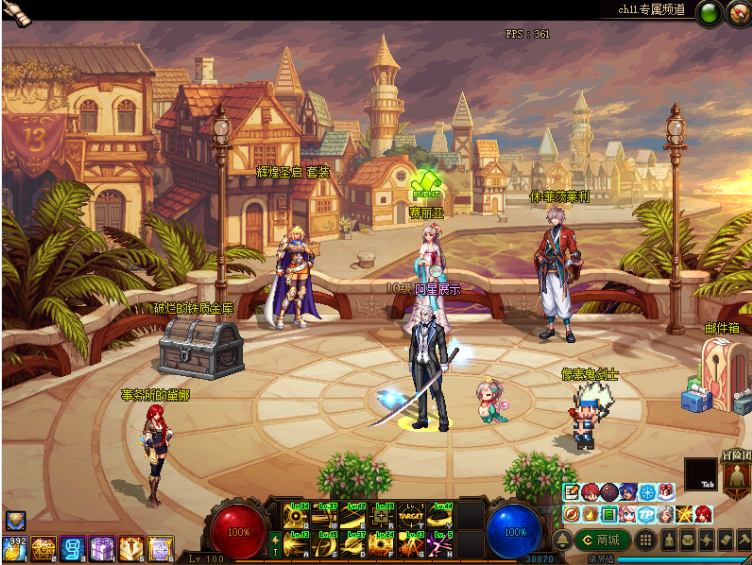Click the green orb button by the channel name
The width and height of the screenshot is (752, 565).
711,13
